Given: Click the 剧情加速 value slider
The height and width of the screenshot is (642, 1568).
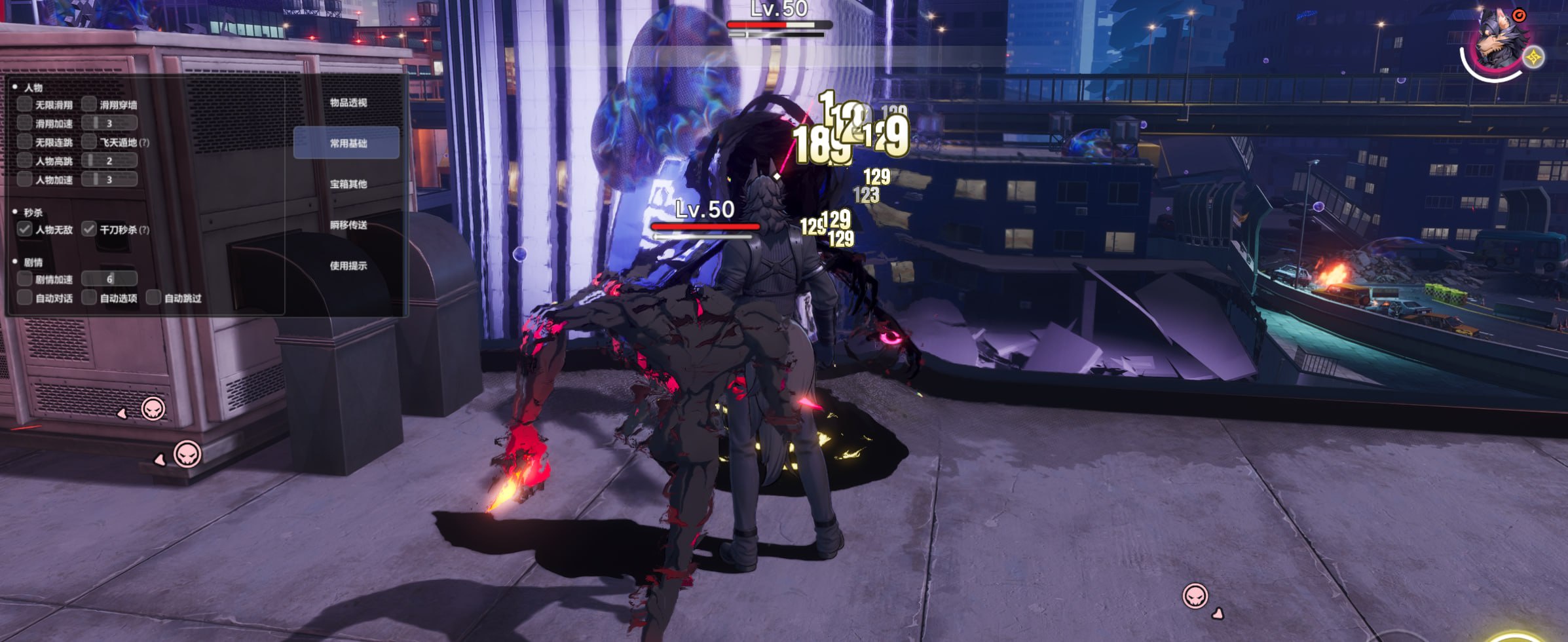Looking at the screenshot, I should (x=109, y=279).
